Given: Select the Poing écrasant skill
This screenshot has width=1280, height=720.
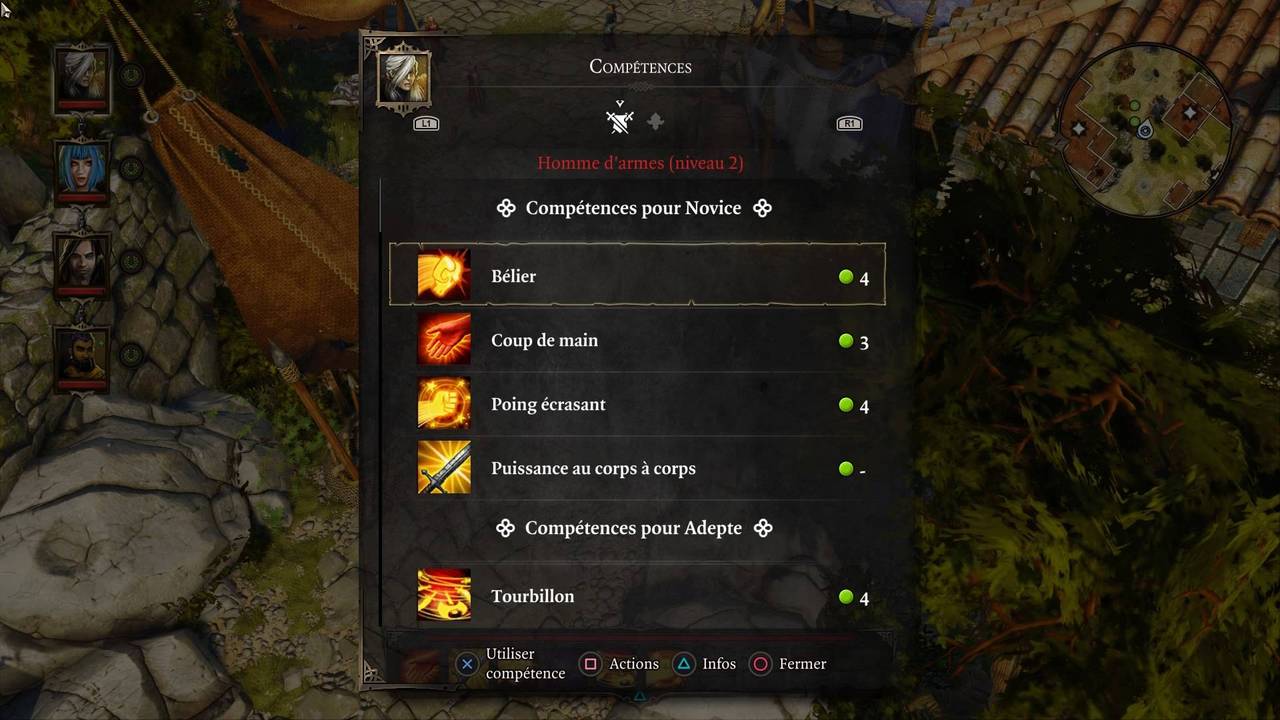Looking at the screenshot, I should tap(637, 404).
